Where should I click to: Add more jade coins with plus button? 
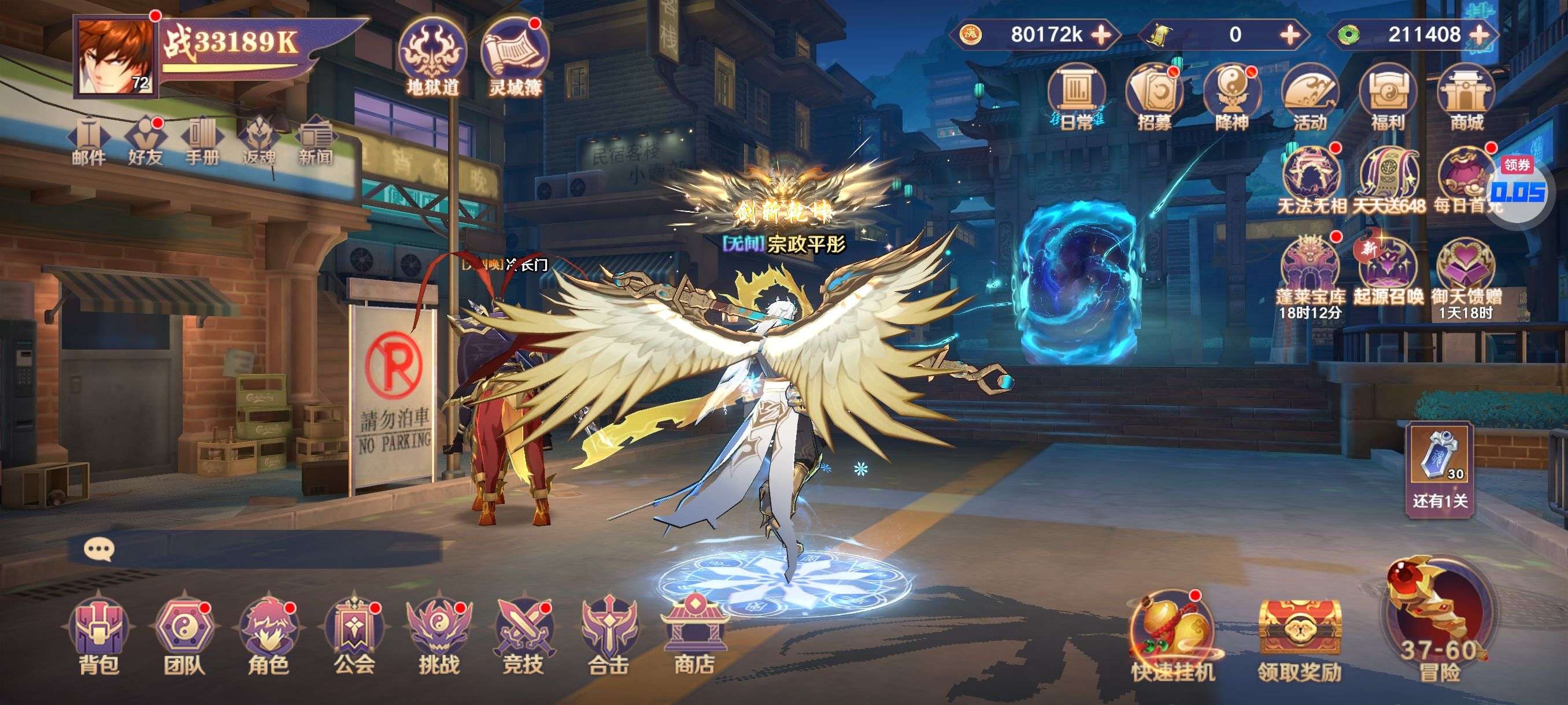pyautogui.click(x=1480, y=35)
